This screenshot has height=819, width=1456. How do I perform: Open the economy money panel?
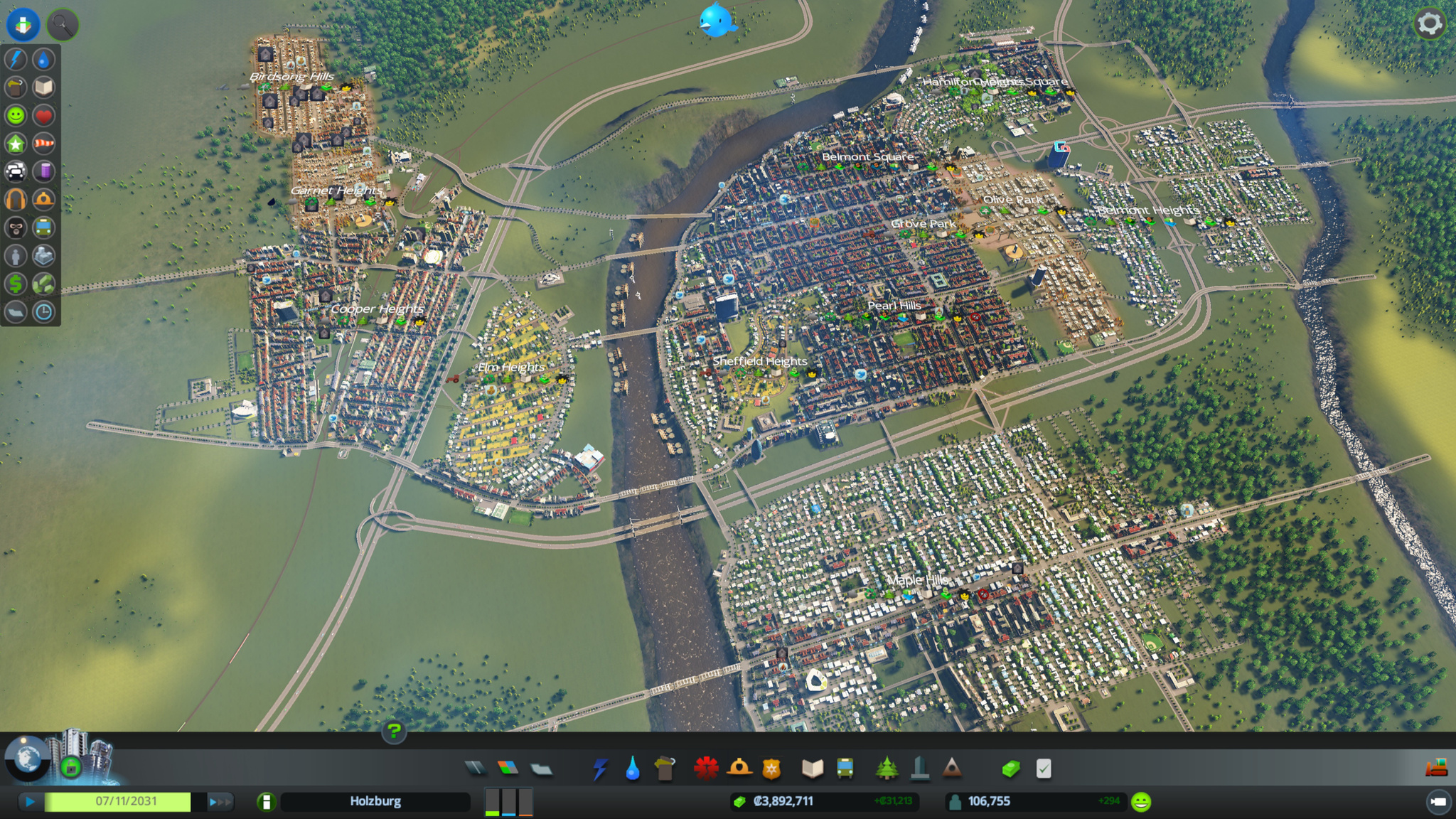[1011, 768]
